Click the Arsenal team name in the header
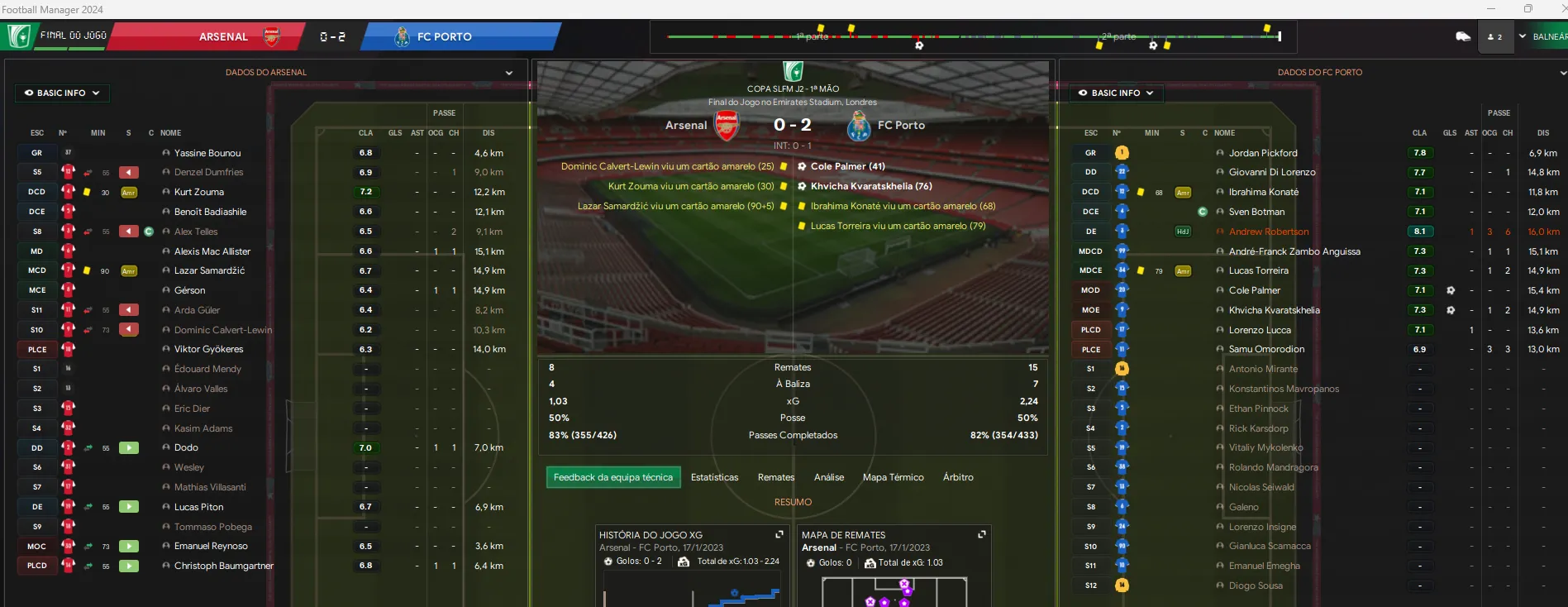This screenshot has height=607, width=1568. 223,36
